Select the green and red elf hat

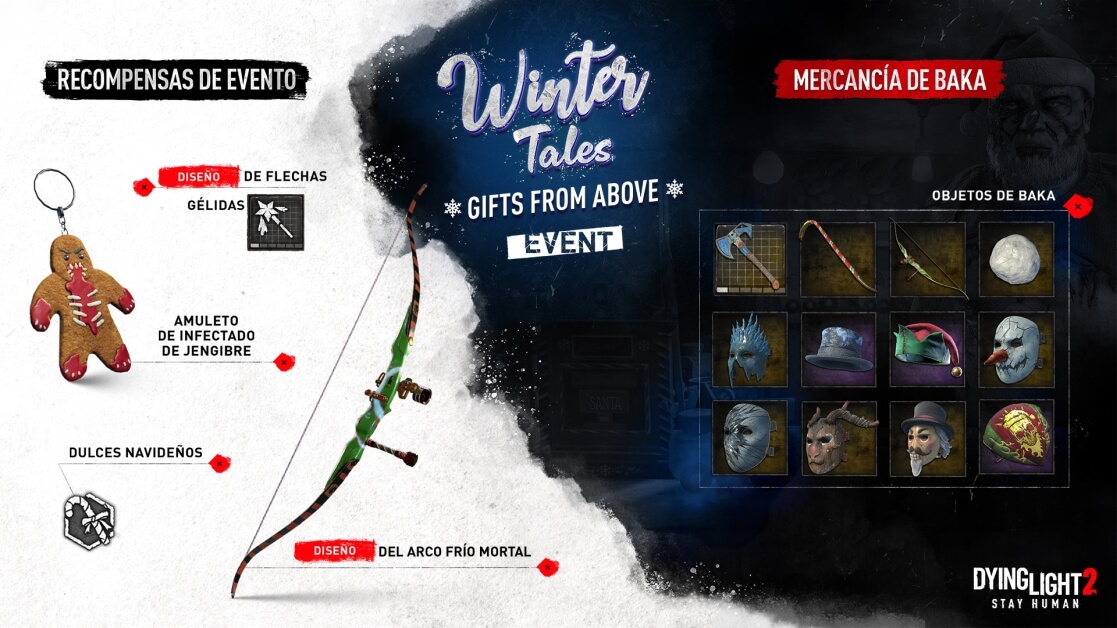(x=927, y=348)
